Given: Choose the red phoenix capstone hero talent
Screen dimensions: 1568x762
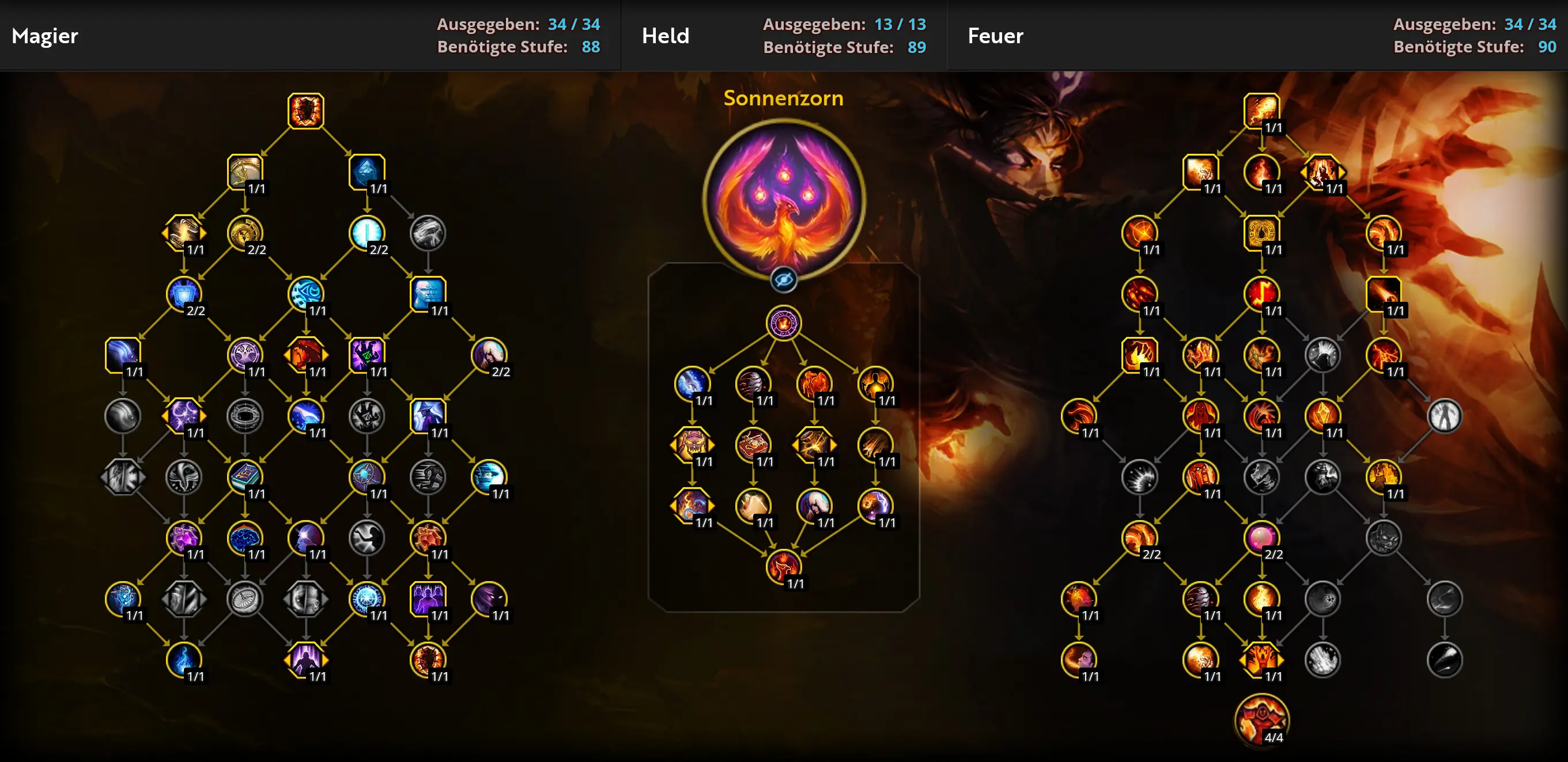Looking at the screenshot, I should (x=783, y=566).
